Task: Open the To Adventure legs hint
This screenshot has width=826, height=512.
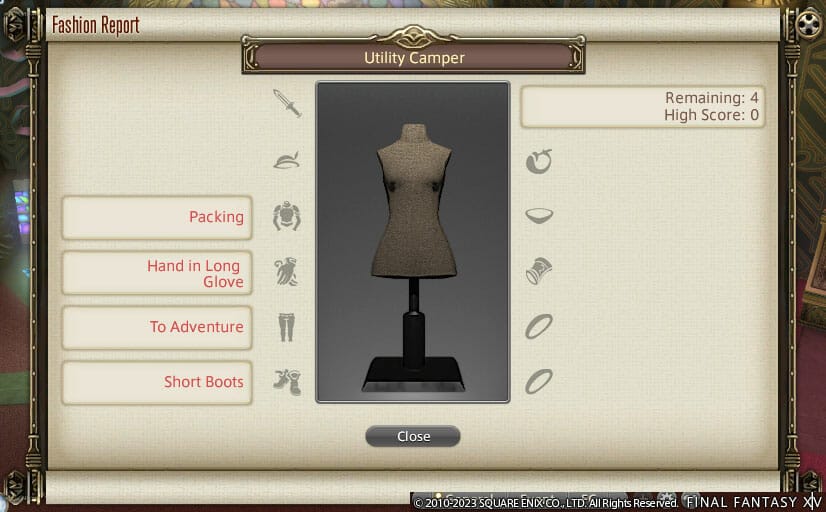Action: point(157,327)
